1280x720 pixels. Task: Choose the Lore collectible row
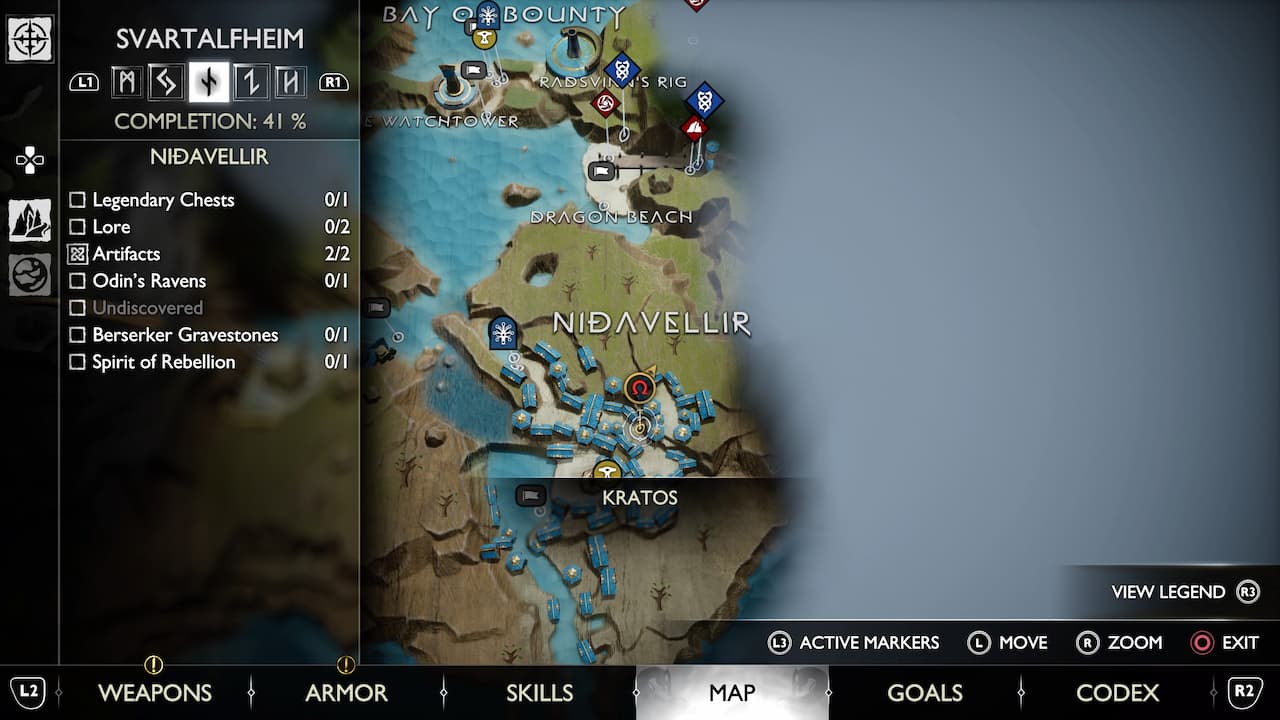coord(111,227)
